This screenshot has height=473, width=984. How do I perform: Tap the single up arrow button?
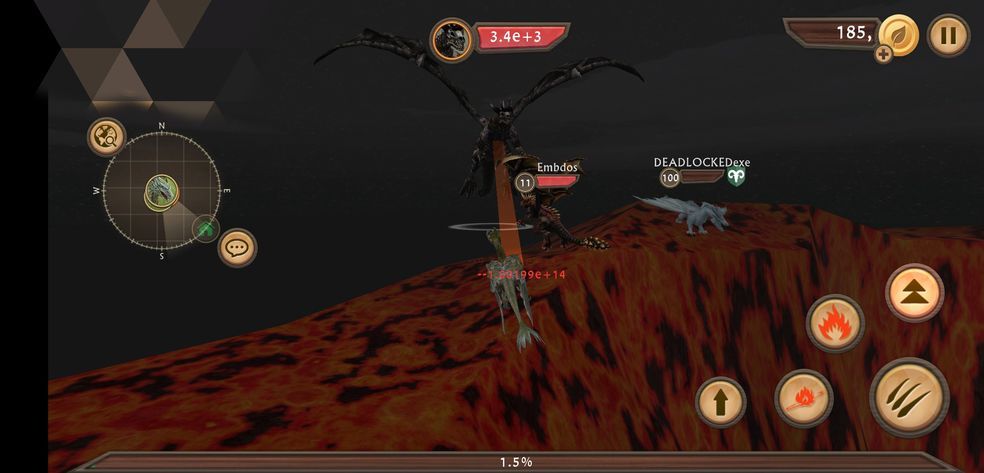[721, 402]
